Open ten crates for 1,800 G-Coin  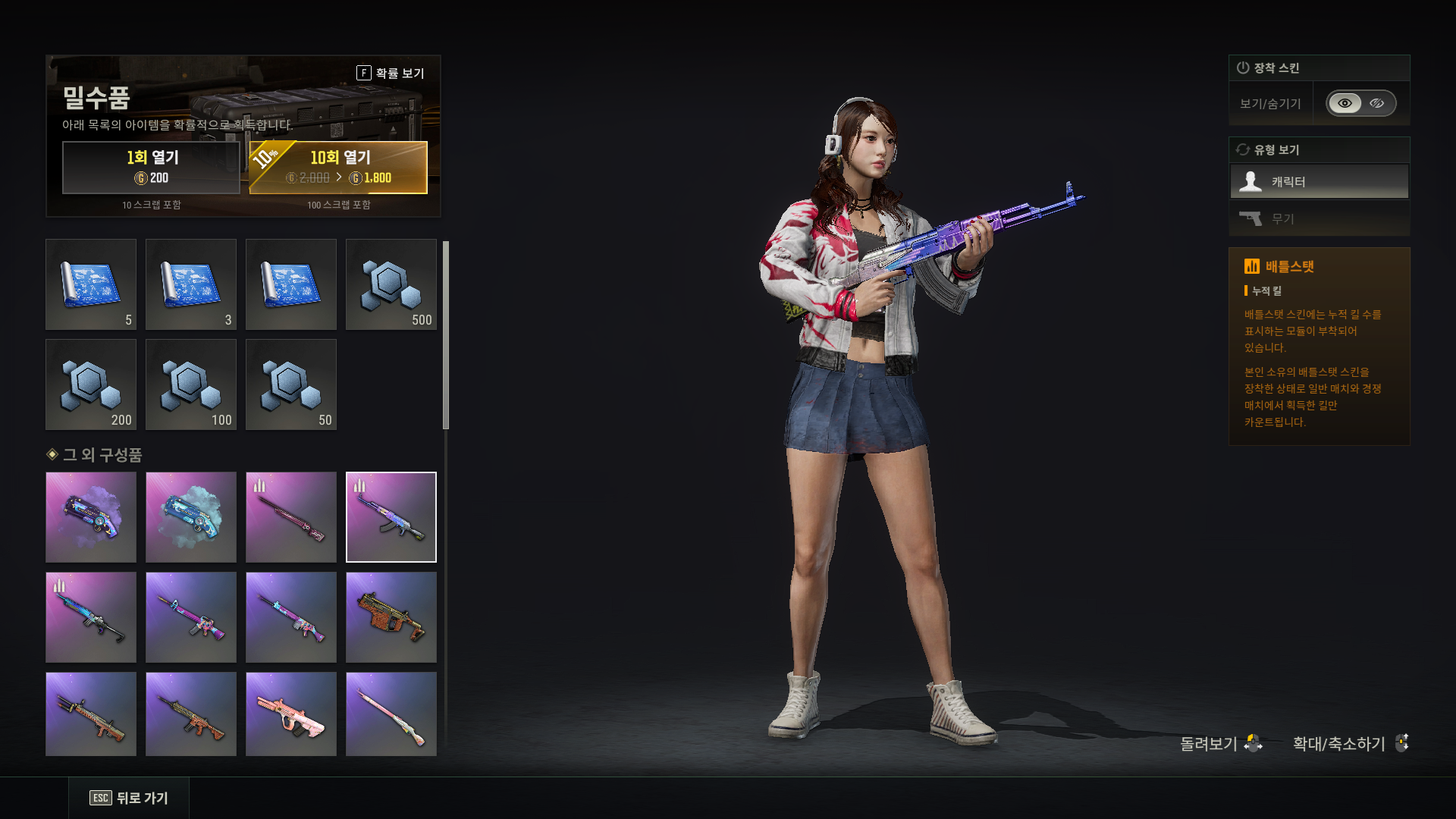point(338,168)
